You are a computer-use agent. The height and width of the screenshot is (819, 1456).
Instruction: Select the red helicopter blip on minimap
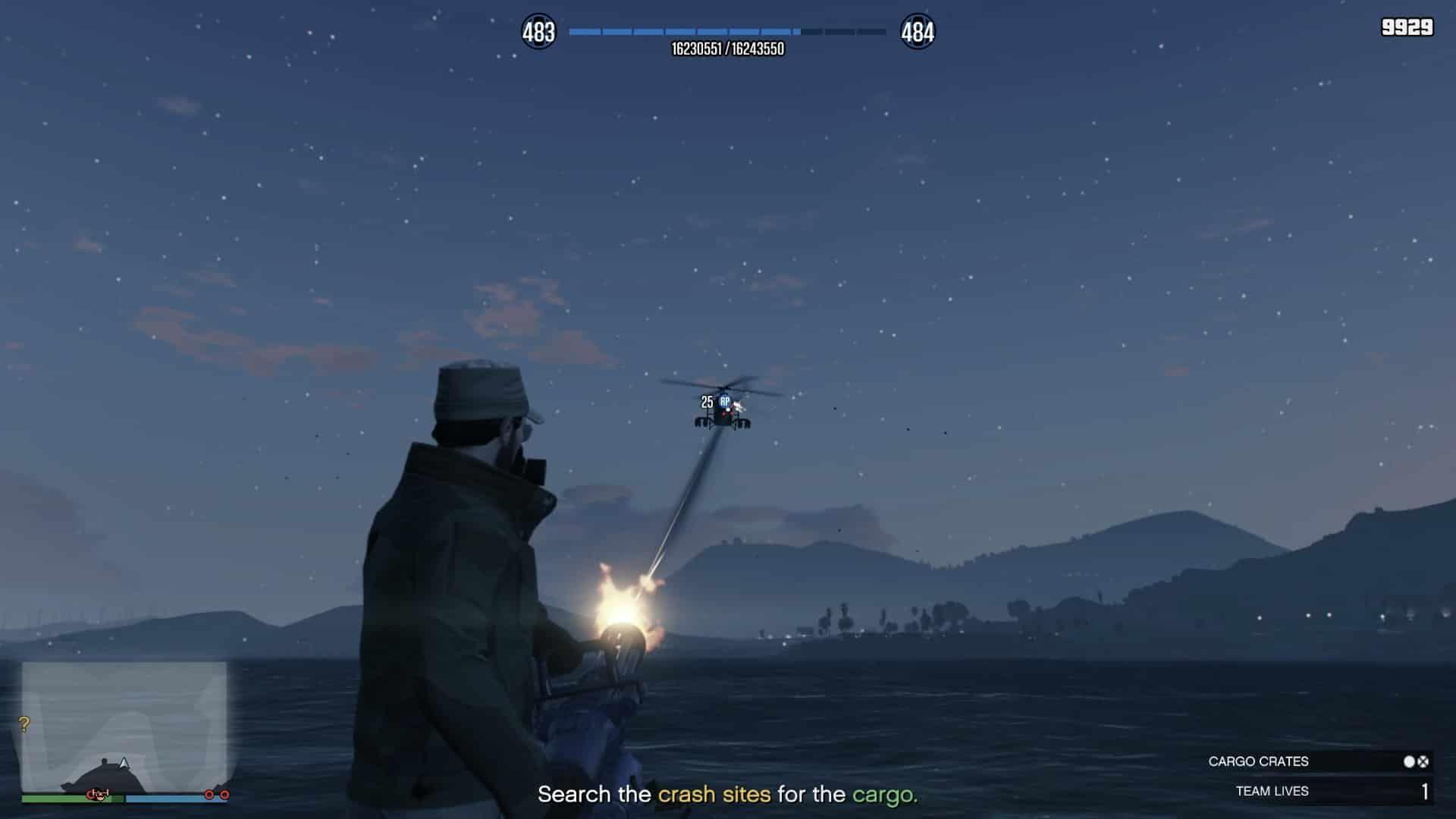(96, 794)
